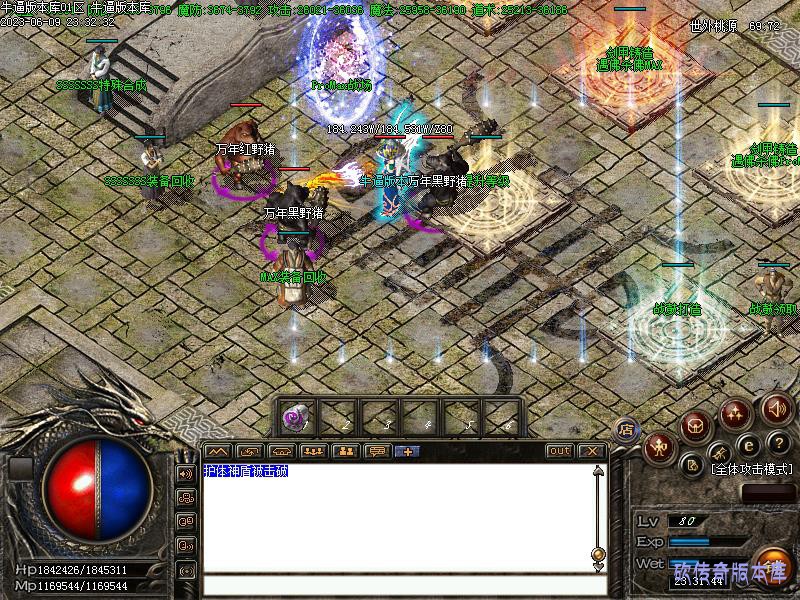Viewport: 800px width, 600px height.
Task: Click the blue plus button above chat
Action: [408, 451]
